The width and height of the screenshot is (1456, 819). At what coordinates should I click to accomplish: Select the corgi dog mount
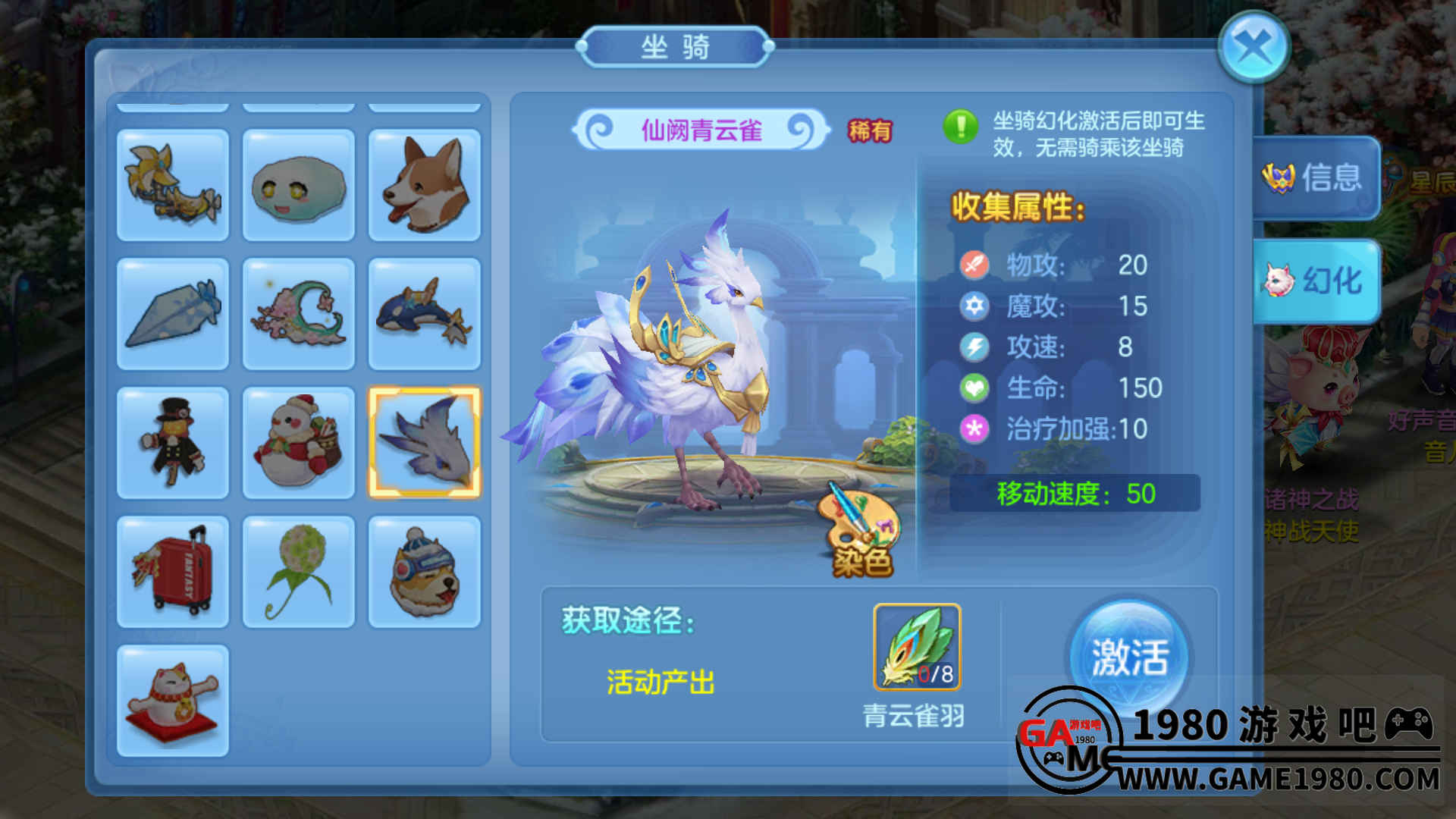pyautogui.click(x=425, y=185)
